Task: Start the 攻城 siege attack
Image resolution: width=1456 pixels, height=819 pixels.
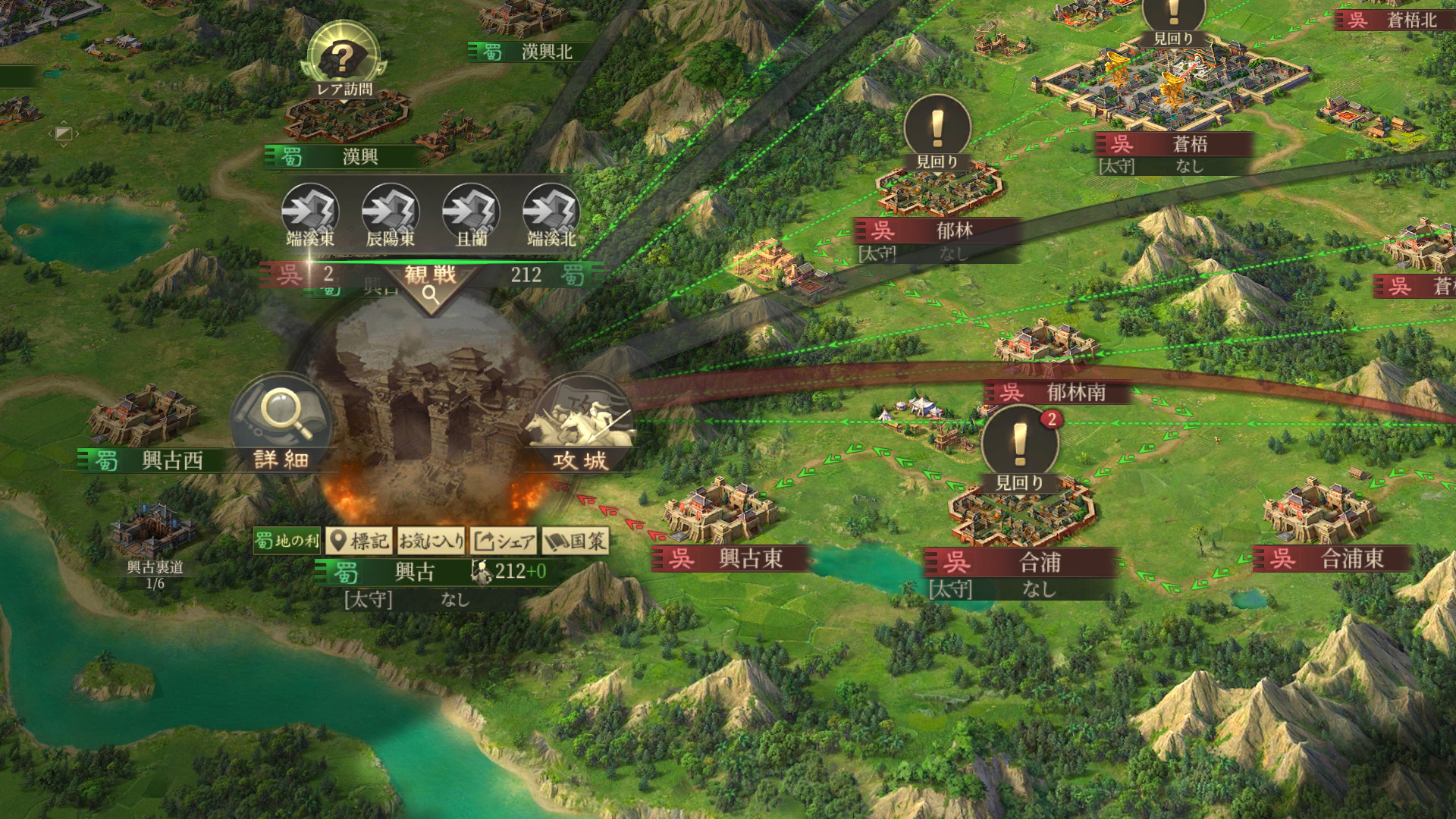Action: 581,426
